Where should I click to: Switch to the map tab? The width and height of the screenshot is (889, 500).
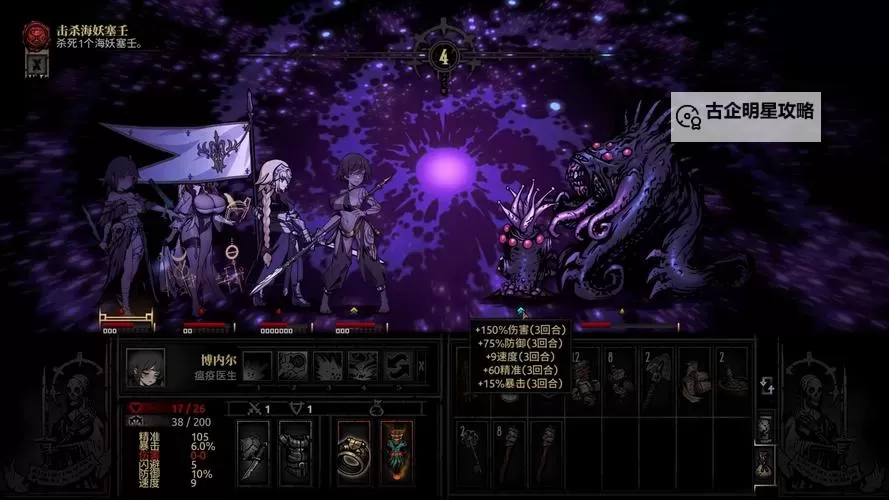coord(764,427)
